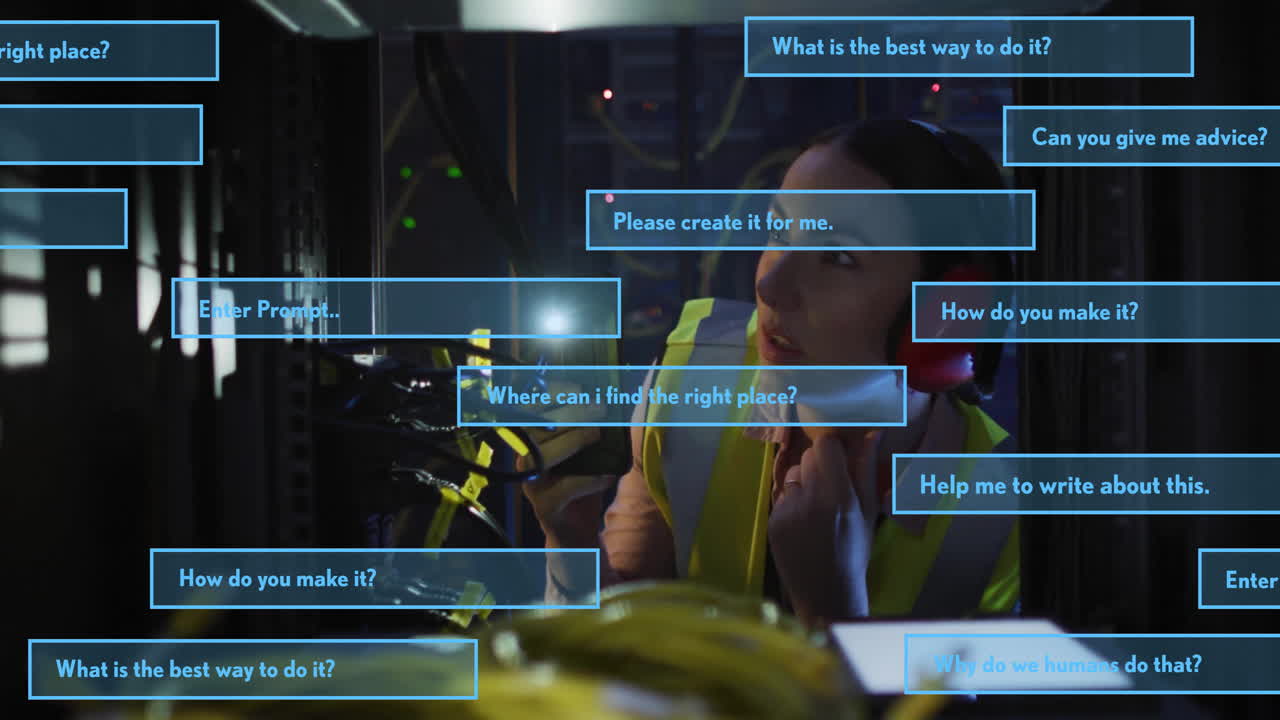This screenshot has height=720, width=1280.
Task: Select the "Can you give me advice?" prompt box
Action: click(x=1143, y=137)
